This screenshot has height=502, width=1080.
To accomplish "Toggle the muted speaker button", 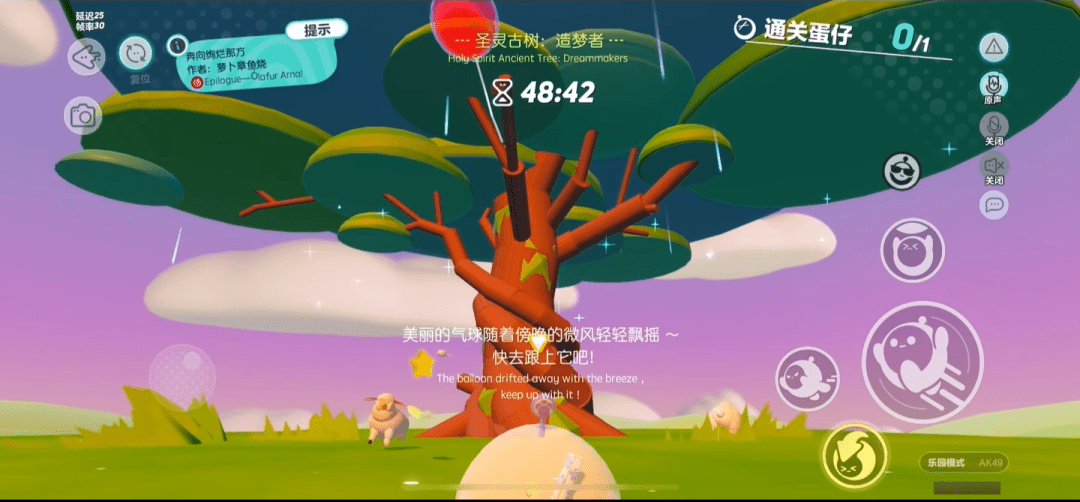I will point(994,165).
